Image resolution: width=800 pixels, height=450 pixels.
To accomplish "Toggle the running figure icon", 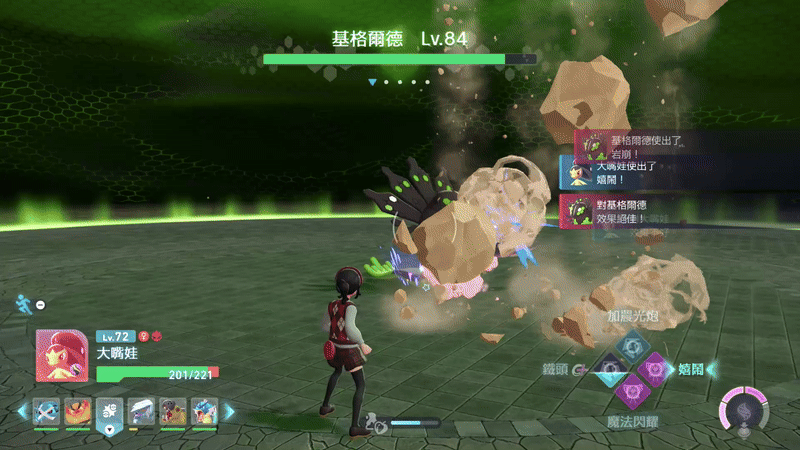I will (x=22, y=303).
